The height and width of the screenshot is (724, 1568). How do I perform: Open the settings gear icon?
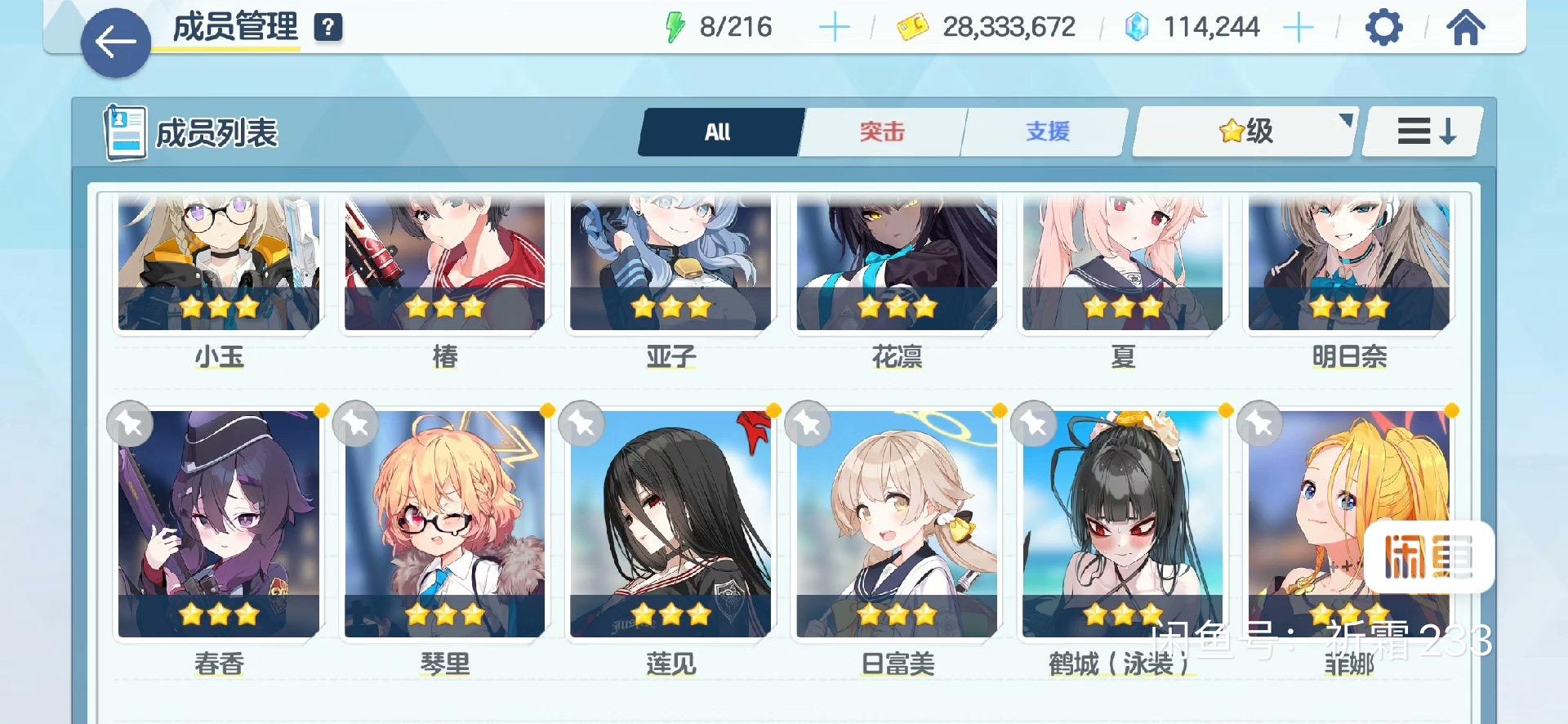point(1384,27)
